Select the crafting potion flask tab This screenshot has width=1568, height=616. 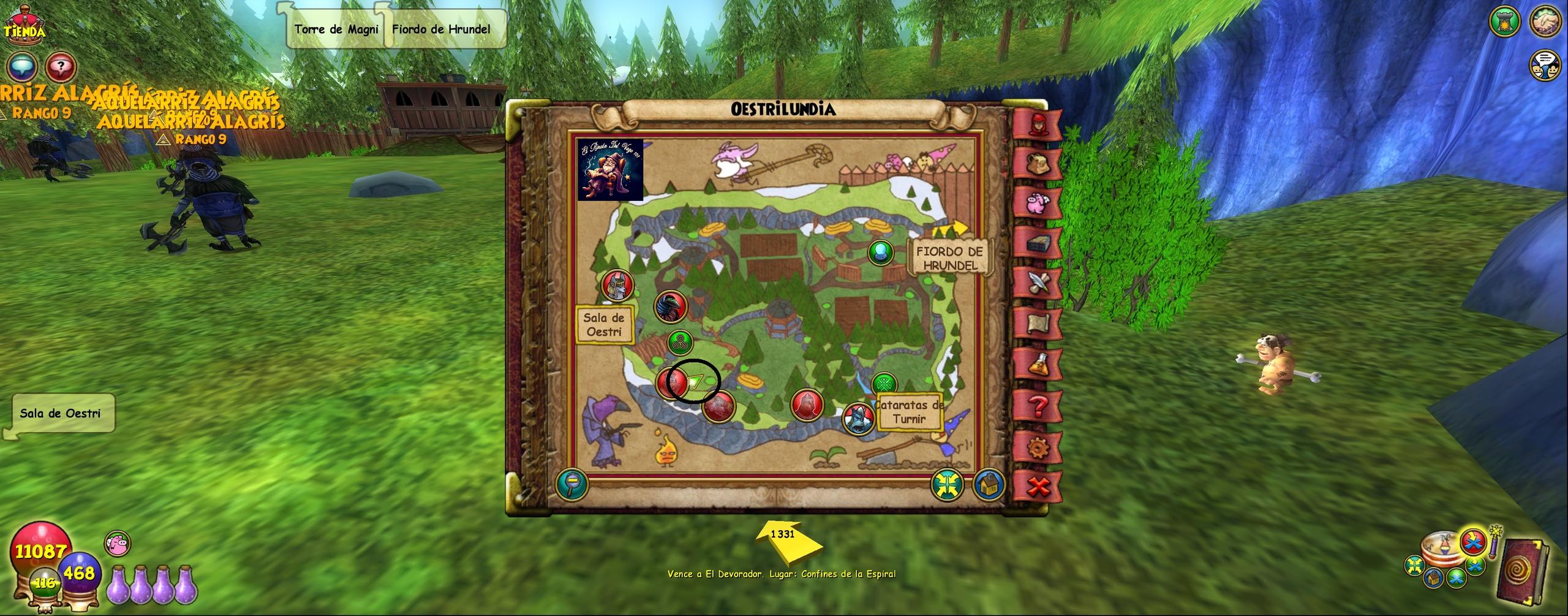click(1037, 364)
